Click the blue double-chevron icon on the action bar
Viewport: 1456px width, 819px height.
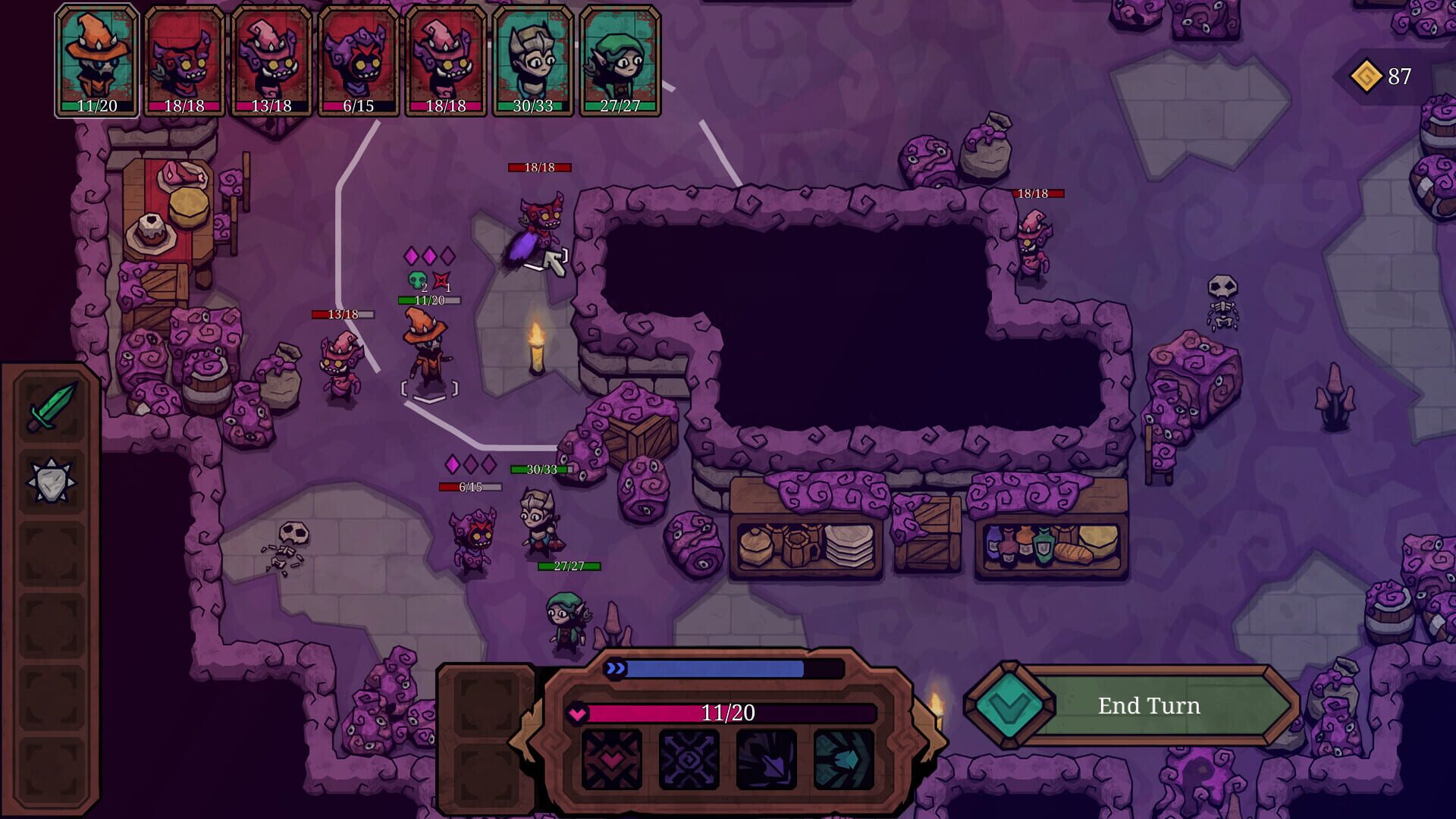[x=615, y=669]
